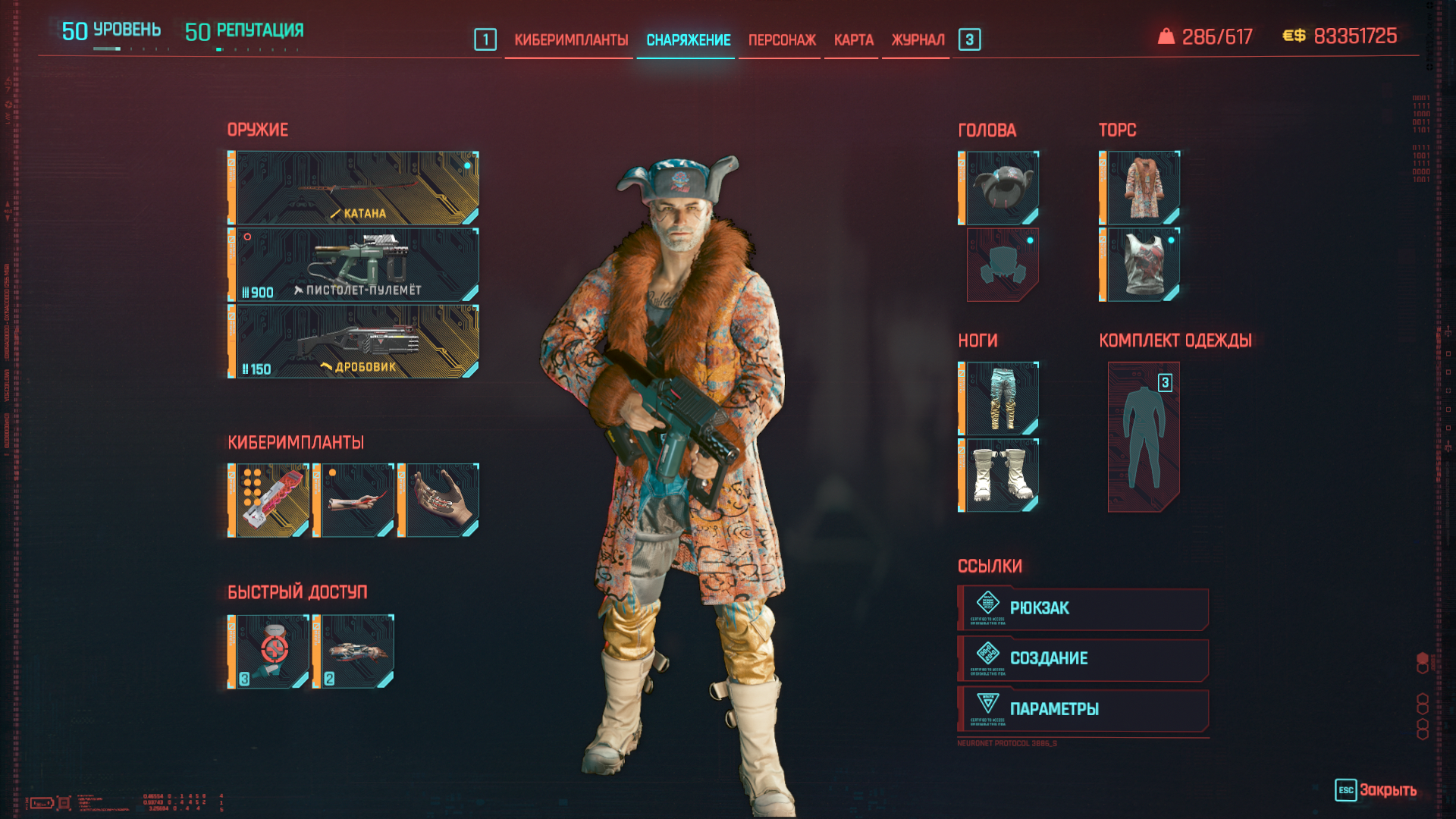Select the tank top inner torso slot
The height and width of the screenshot is (819, 1456).
pos(1141,265)
